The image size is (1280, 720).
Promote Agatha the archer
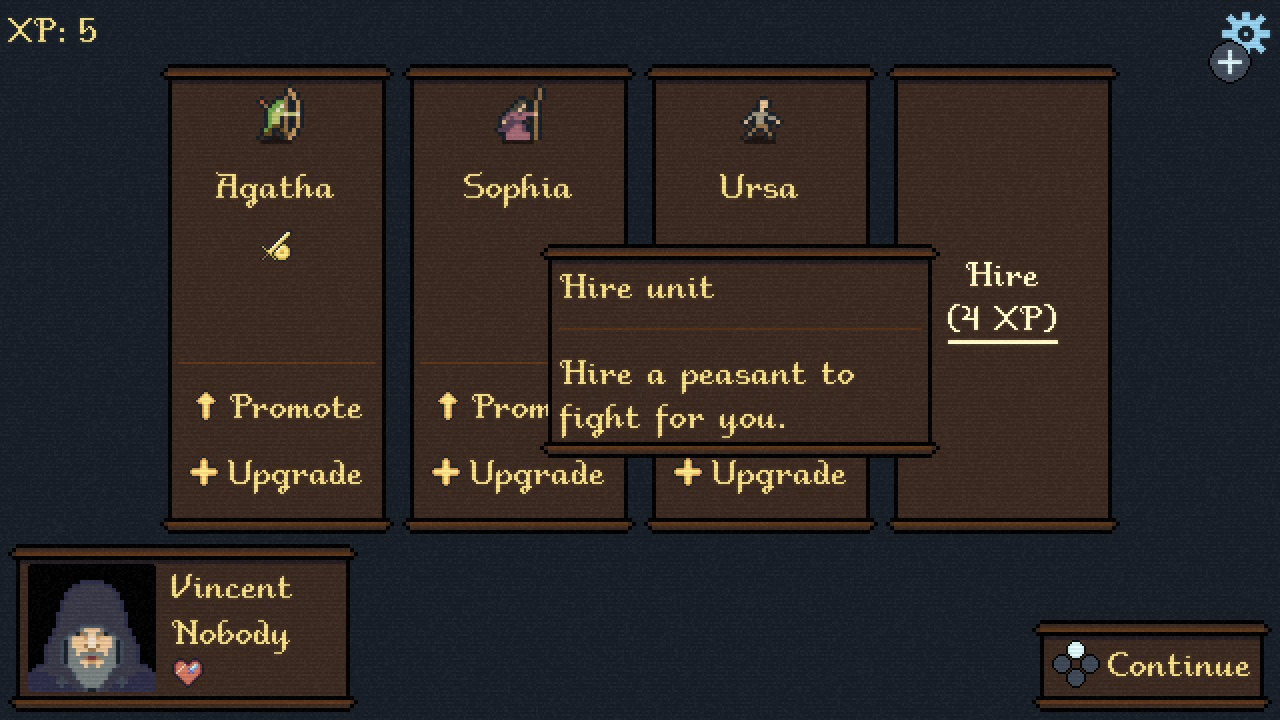click(x=277, y=407)
